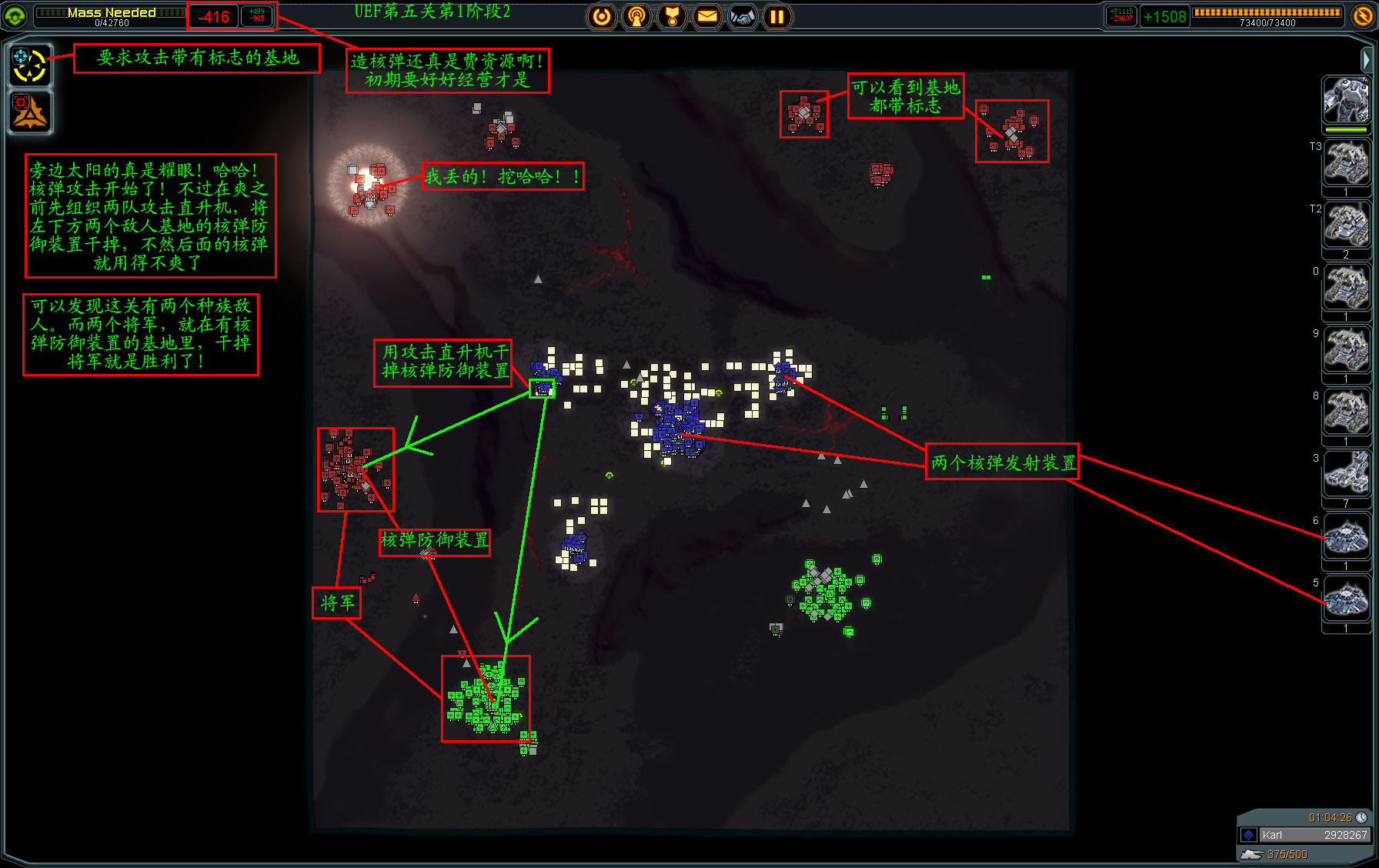Select the yellow ring objective marker

pos(29,65)
